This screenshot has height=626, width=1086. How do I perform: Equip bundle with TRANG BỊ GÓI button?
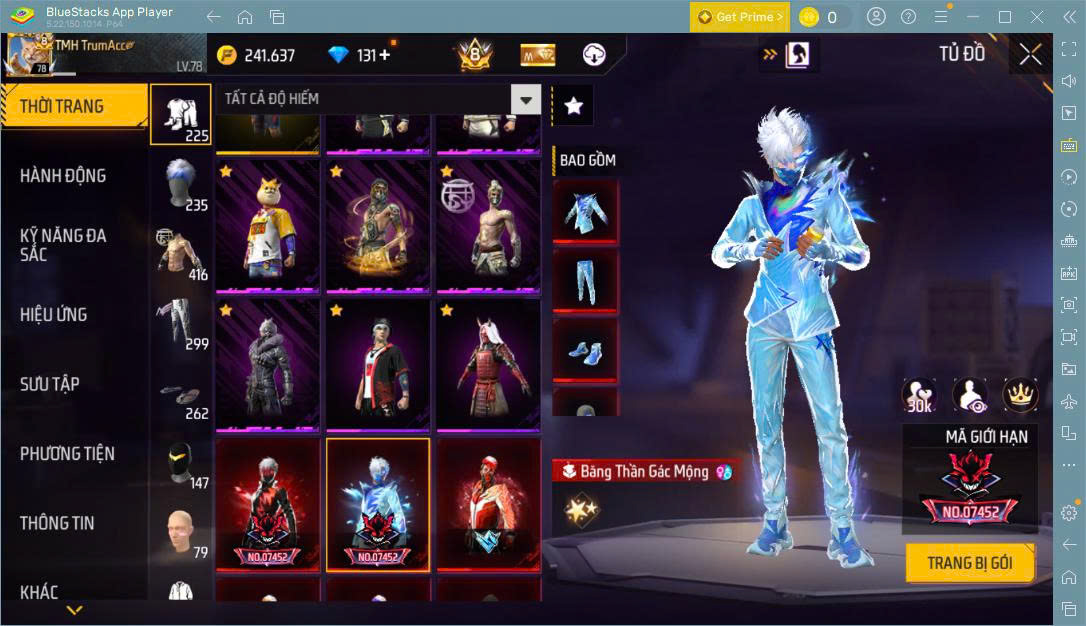pyautogui.click(x=969, y=563)
